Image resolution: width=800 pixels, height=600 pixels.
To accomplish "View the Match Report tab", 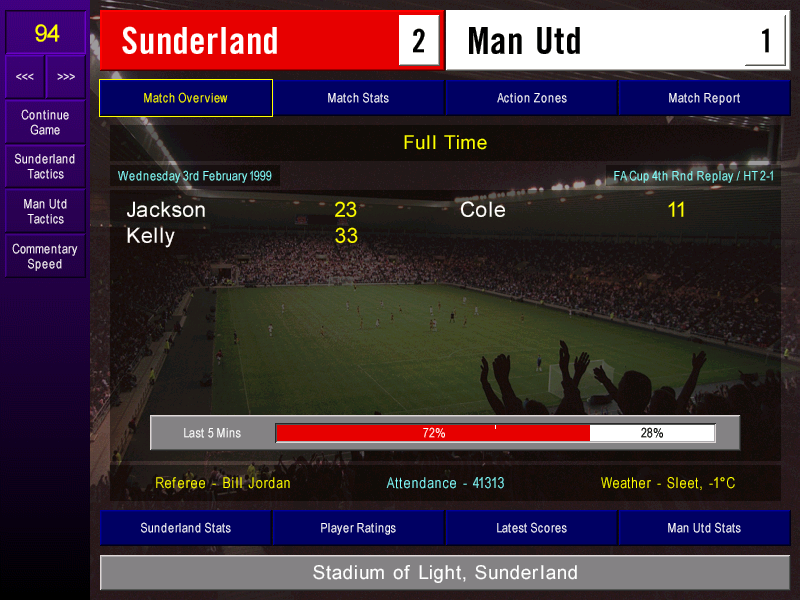I will point(704,98).
